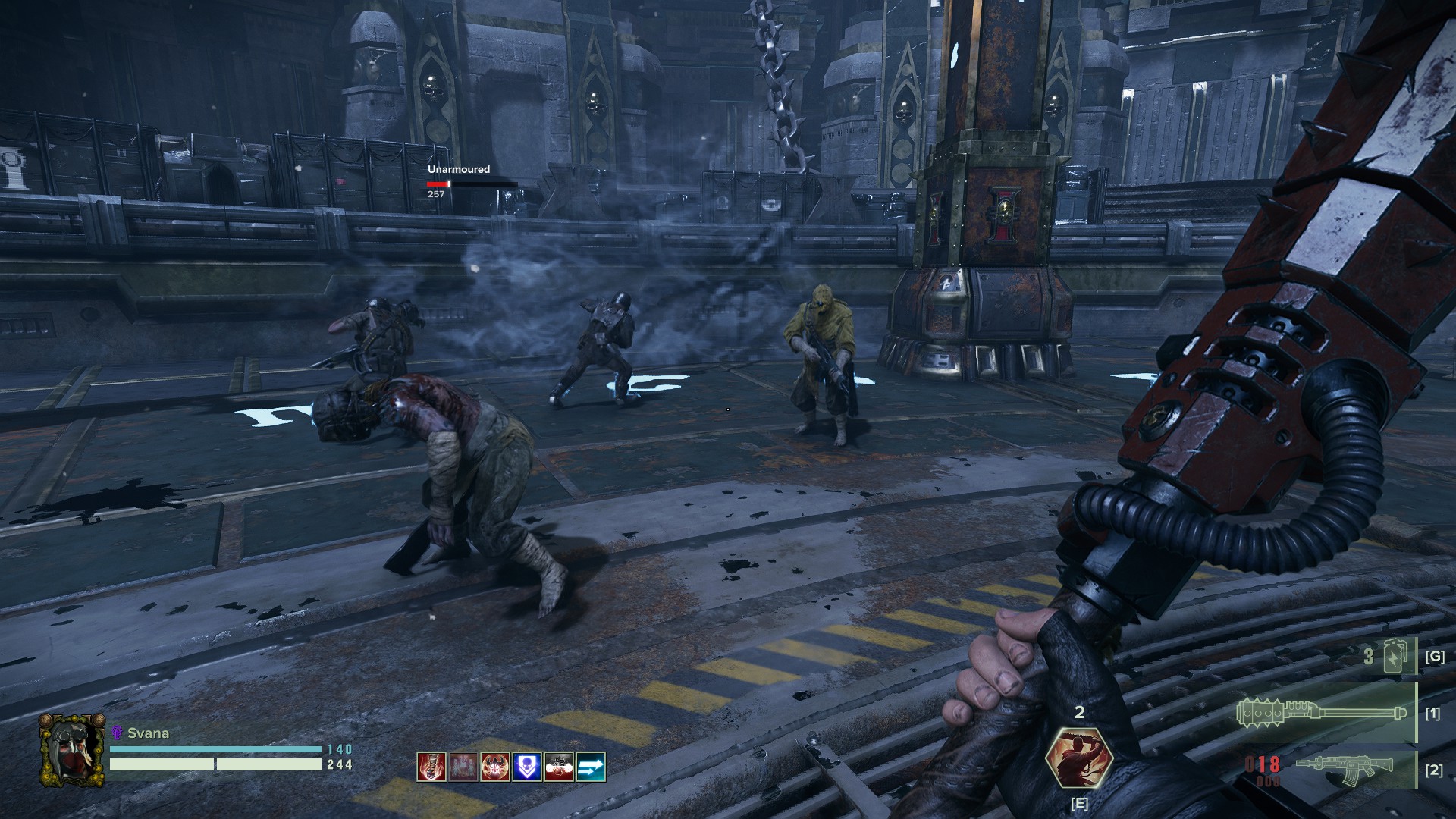
Task: Click the blue skull chevron buff icon
Action: coord(527,767)
